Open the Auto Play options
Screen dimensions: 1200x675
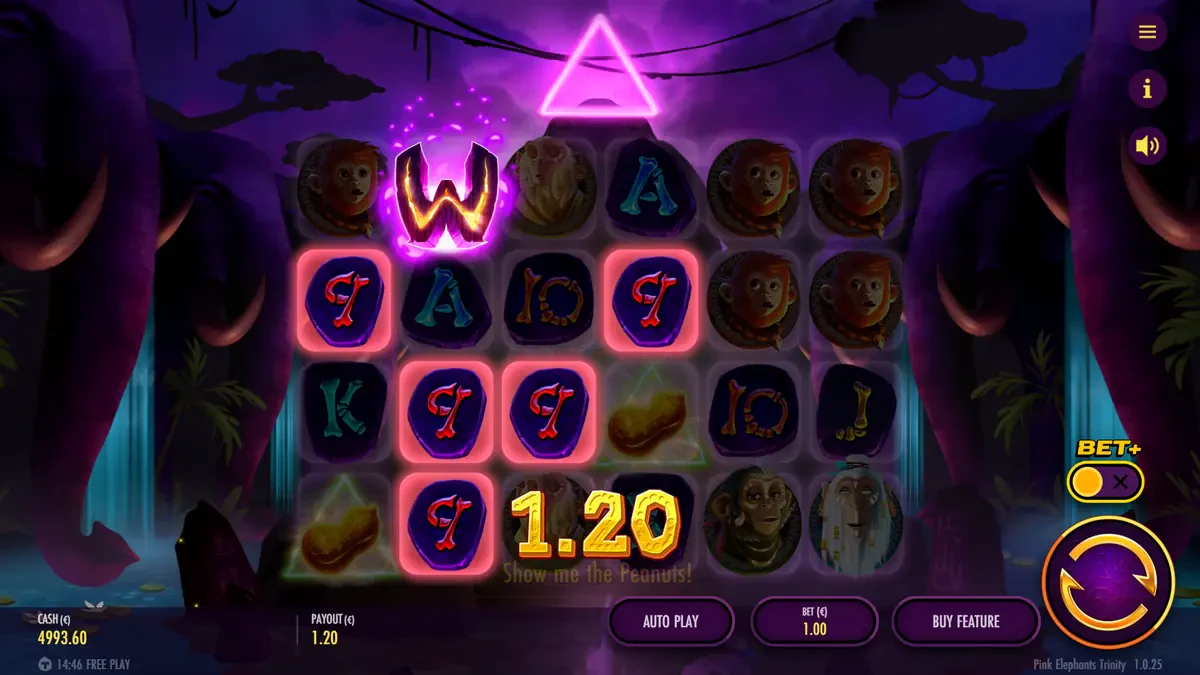click(x=671, y=621)
